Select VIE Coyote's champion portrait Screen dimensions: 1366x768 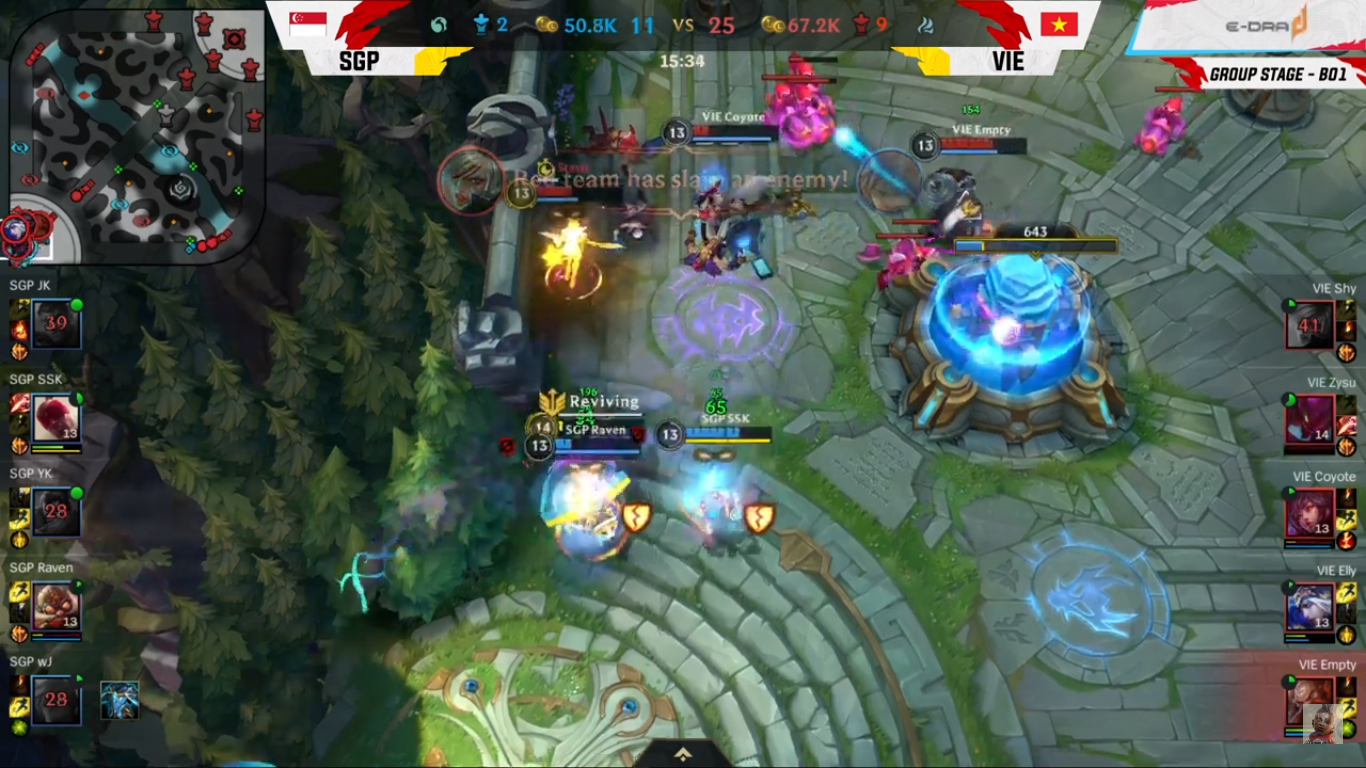tap(1310, 513)
